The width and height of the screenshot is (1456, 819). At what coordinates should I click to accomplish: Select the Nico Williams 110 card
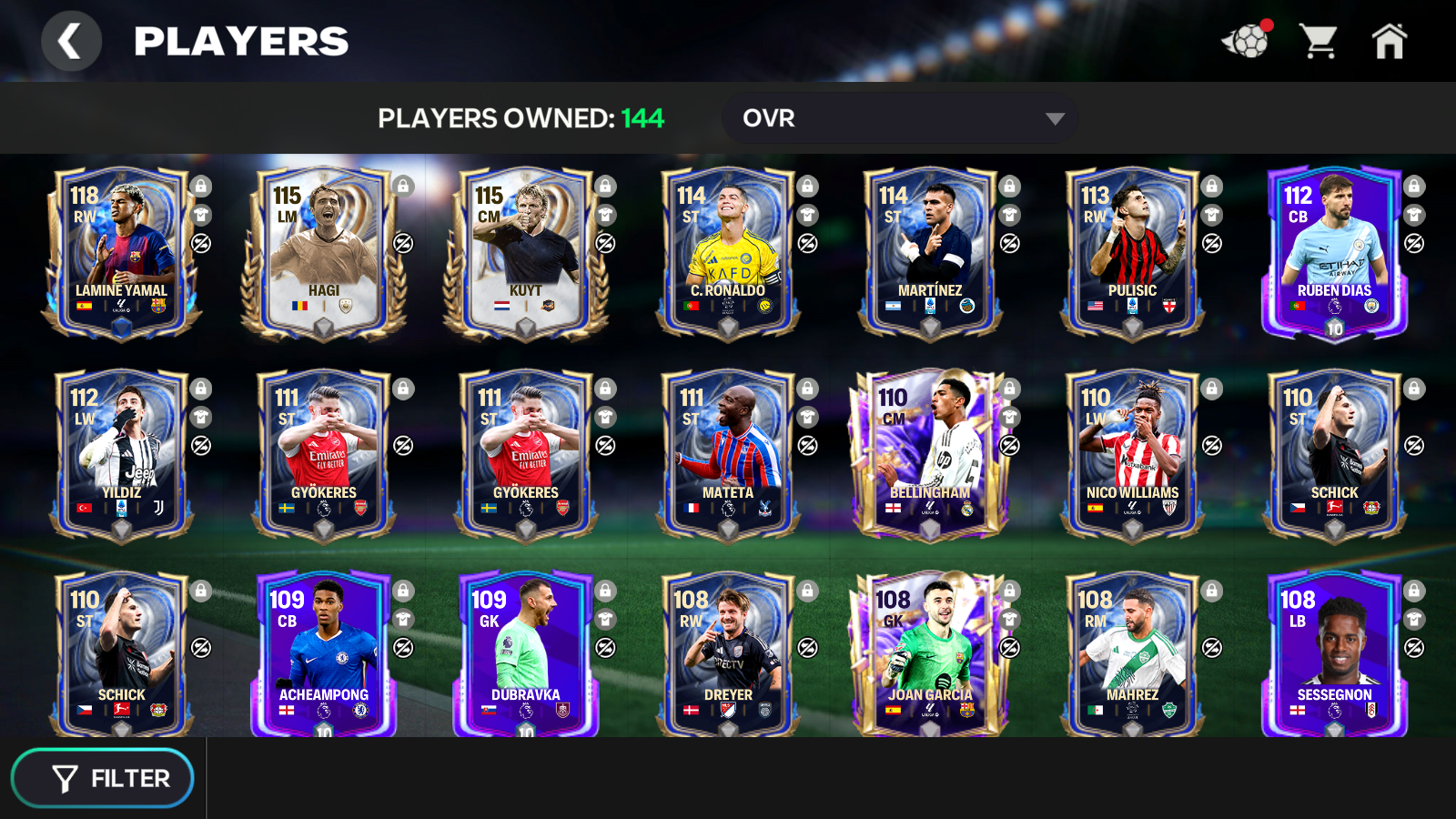[1131, 454]
